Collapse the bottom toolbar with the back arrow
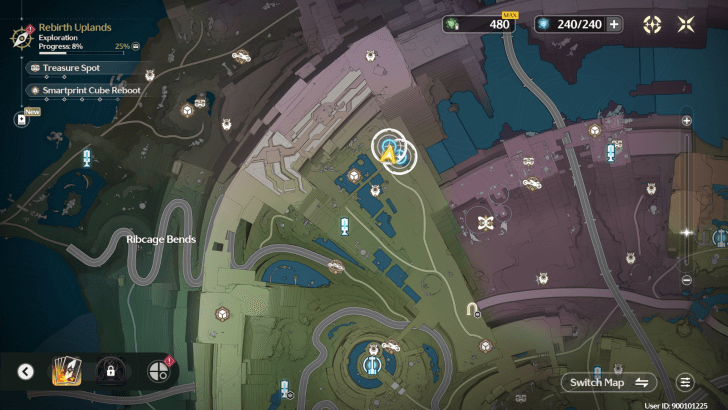728x410 pixels. click(x=26, y=372)
